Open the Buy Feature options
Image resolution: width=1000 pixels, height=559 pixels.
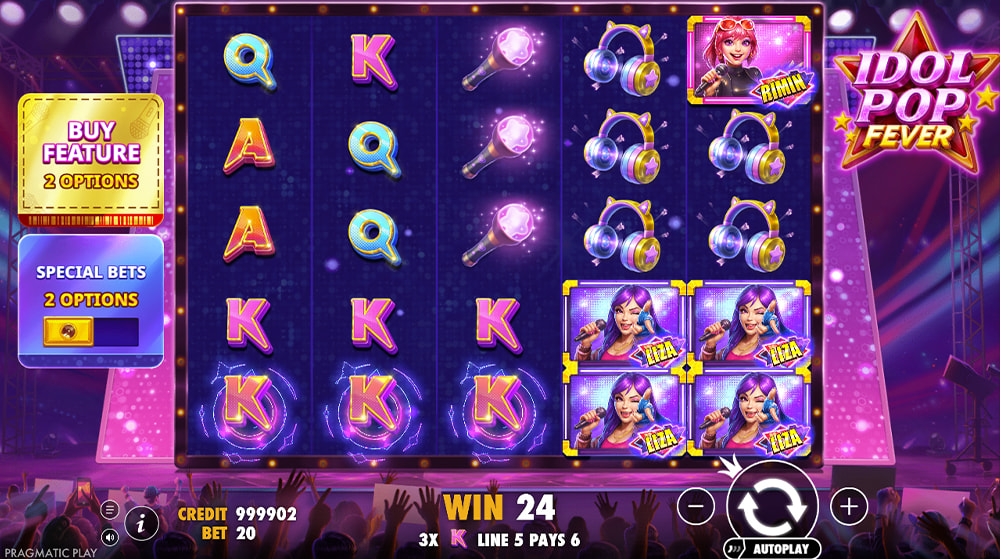[x=90, y=157]
